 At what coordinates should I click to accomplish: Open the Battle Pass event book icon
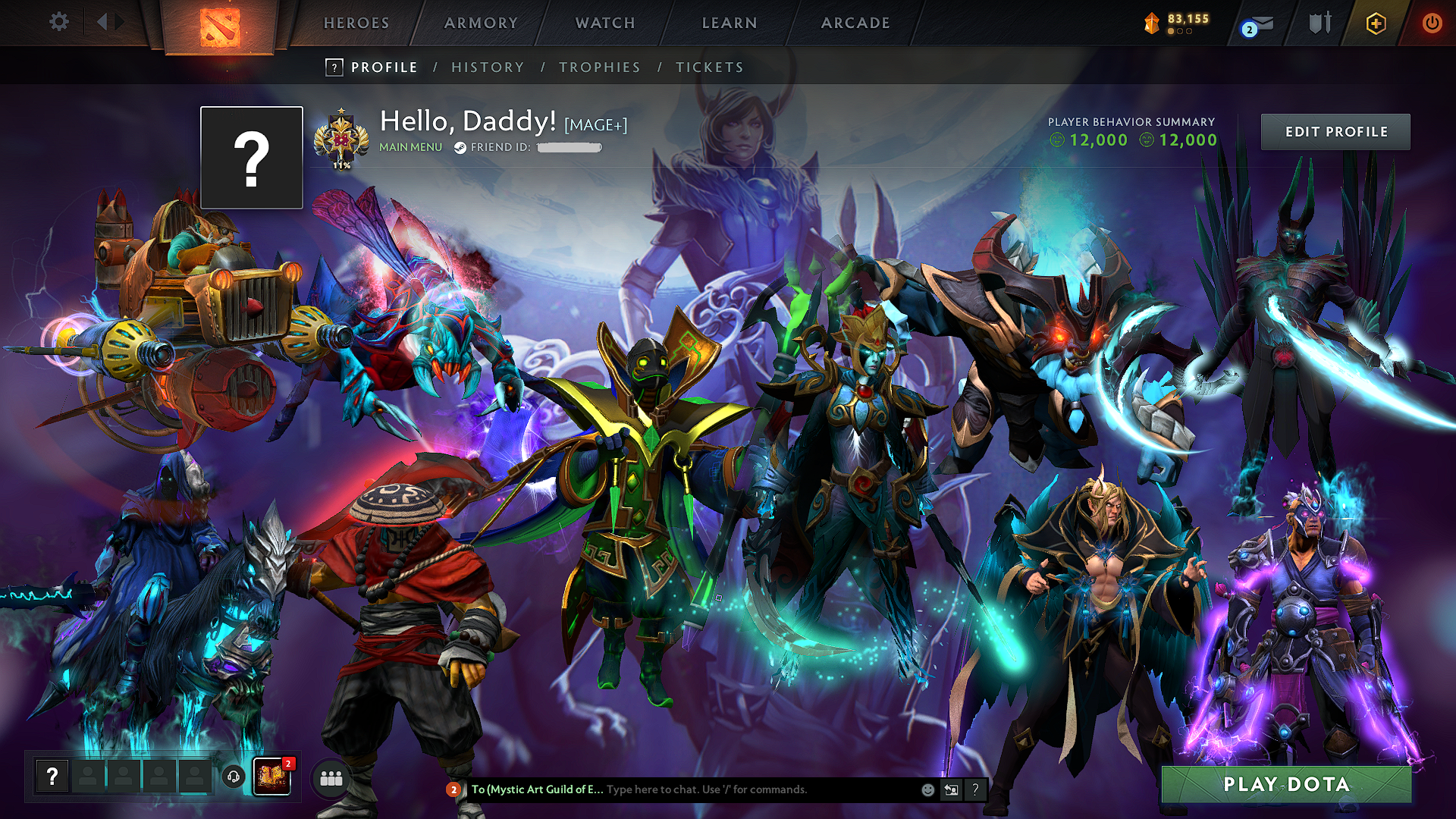[271, 777]
